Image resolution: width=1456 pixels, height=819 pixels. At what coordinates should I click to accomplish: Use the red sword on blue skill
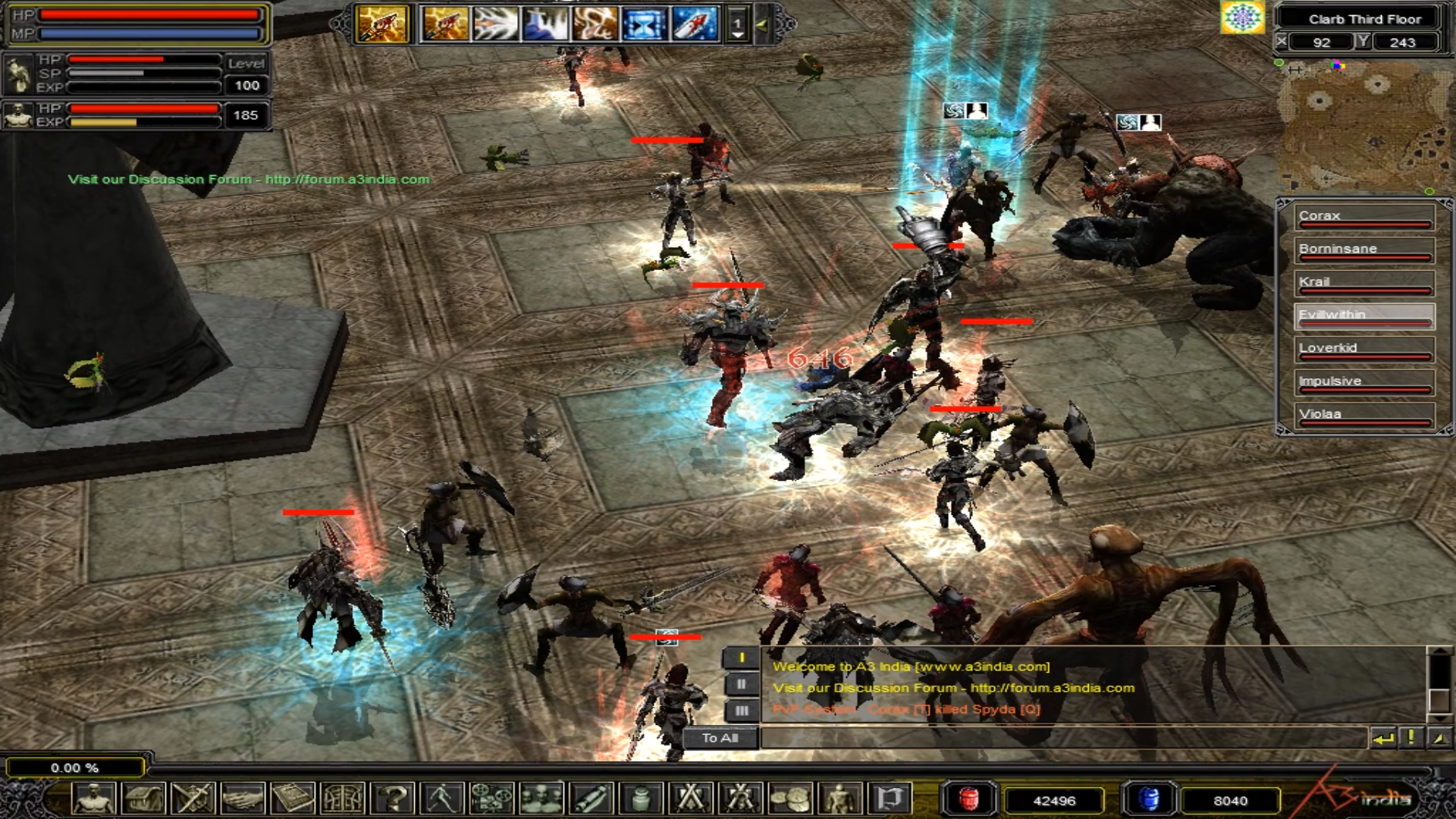pos(694,24)
